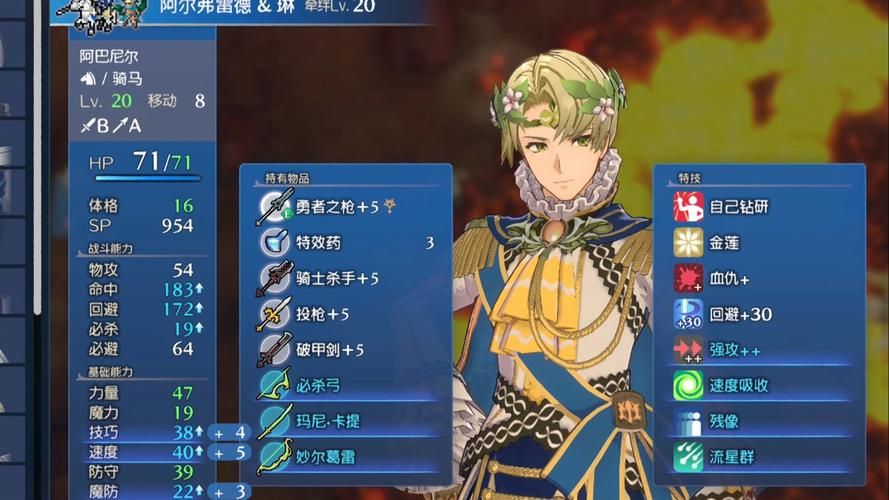Choose the 特效药 healing item
889x500 pixels.
pyautogui.click(x=345, y=243)
